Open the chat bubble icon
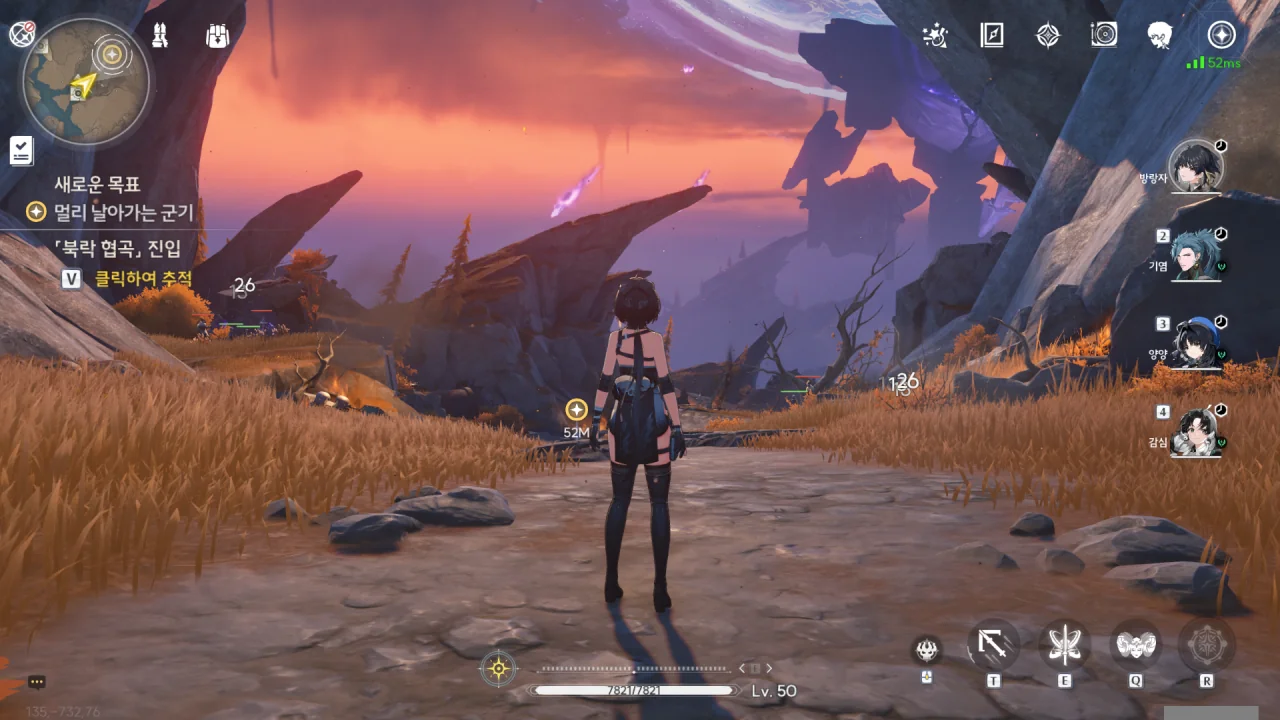This screenshot has width=1280, height=720. (37, 682)
